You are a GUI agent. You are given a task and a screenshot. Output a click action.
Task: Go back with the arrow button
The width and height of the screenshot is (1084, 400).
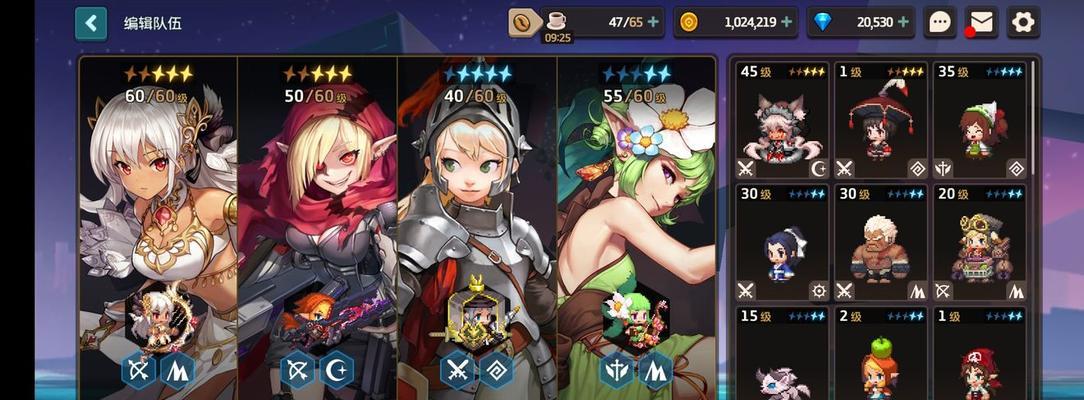pos(91,22)
